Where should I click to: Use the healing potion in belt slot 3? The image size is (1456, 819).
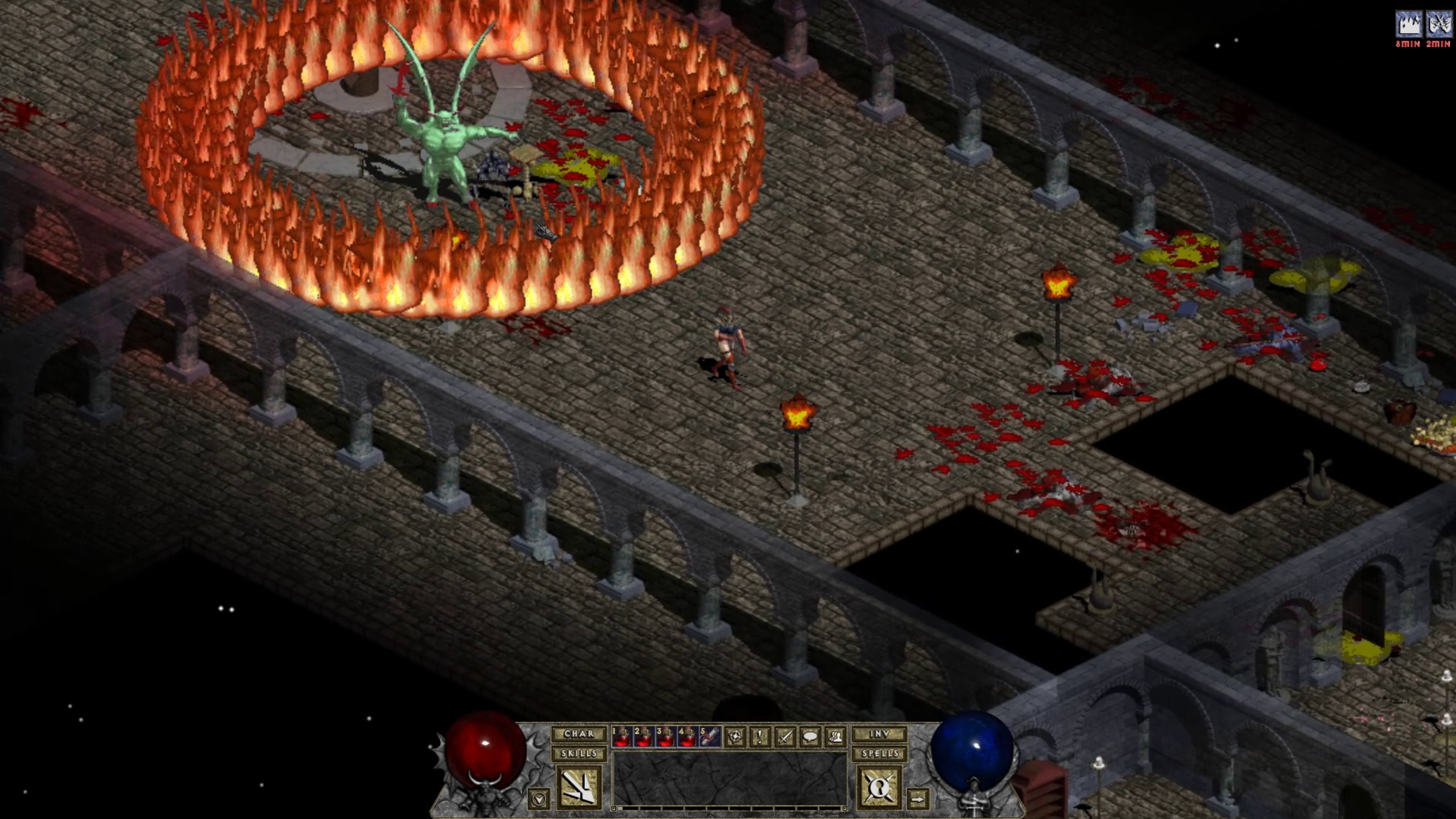[x=666, y=736]
